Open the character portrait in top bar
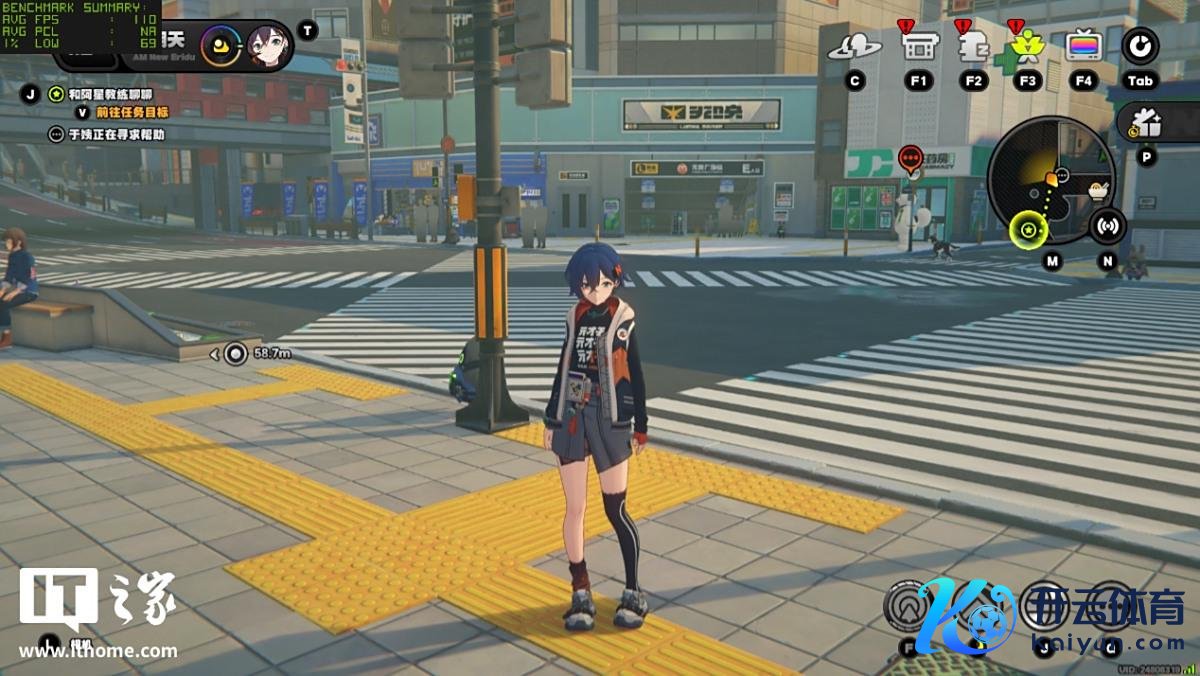 tap(267, 46)
